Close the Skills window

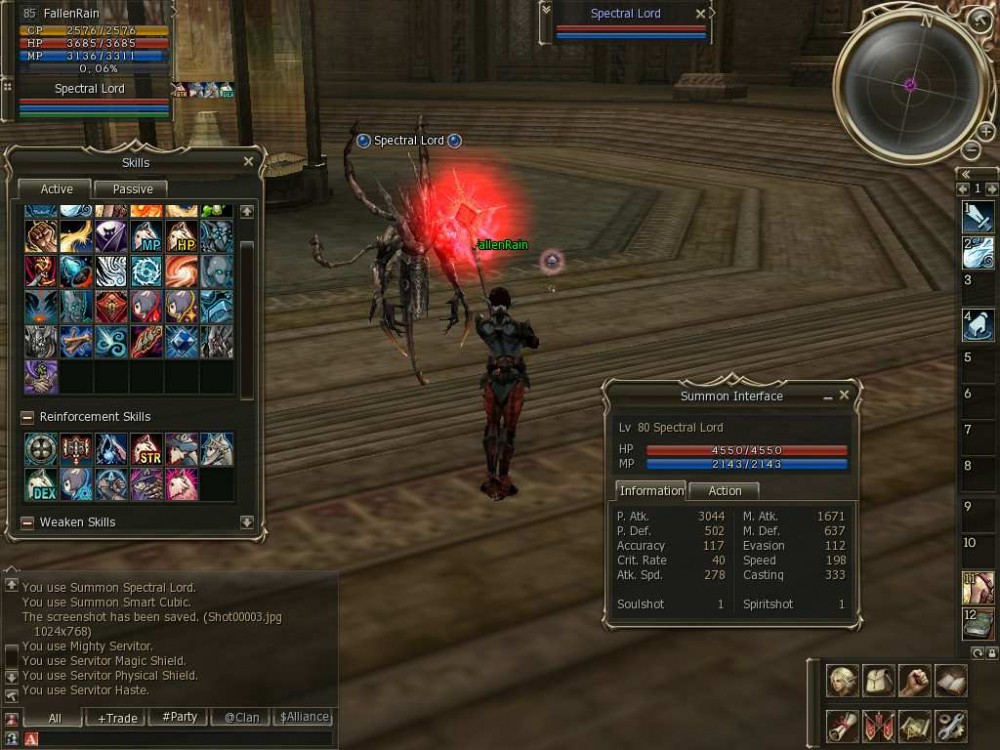pyautogui.click(x=248, y=162)
